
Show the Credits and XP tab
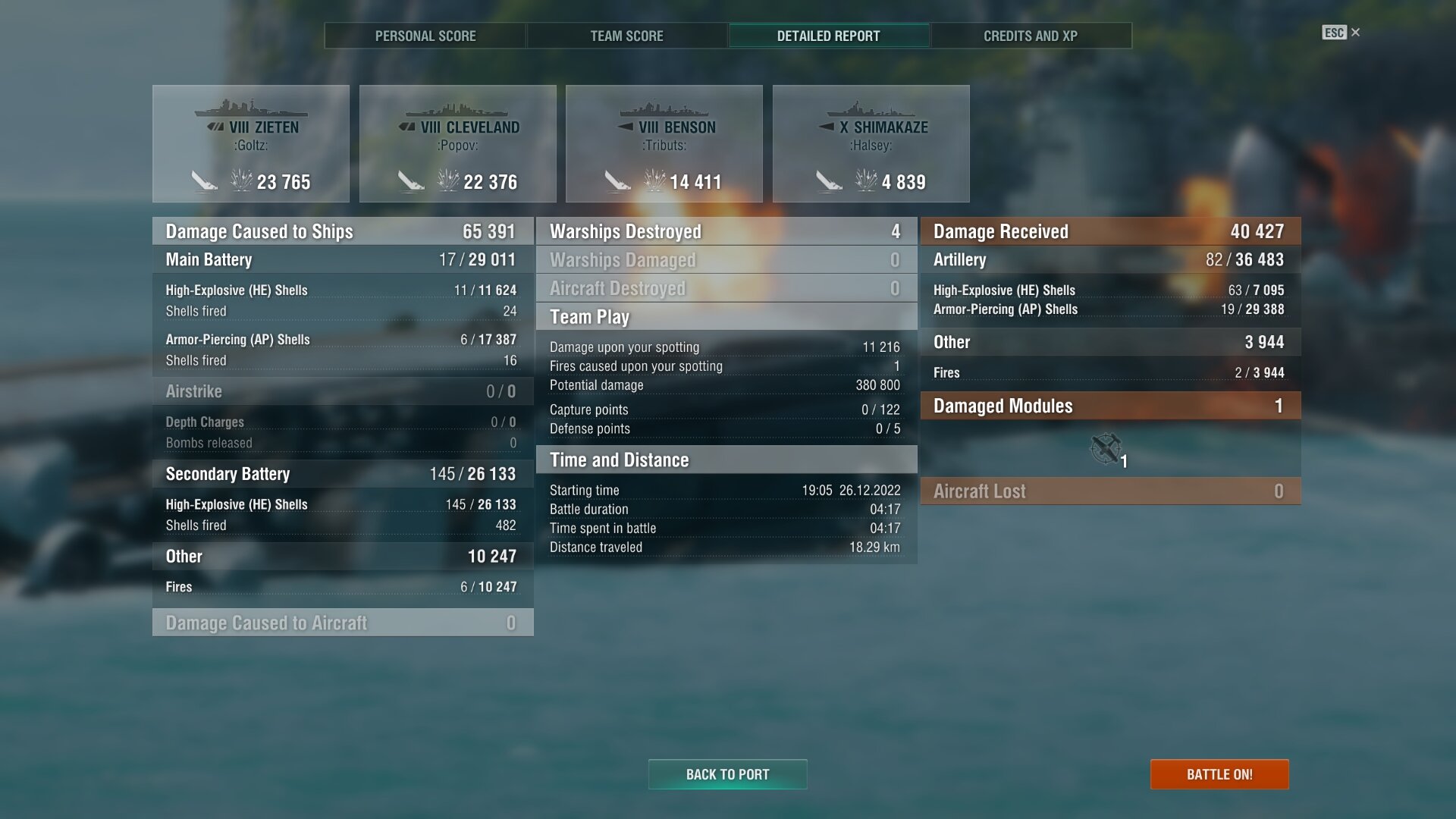[1030, 36]
